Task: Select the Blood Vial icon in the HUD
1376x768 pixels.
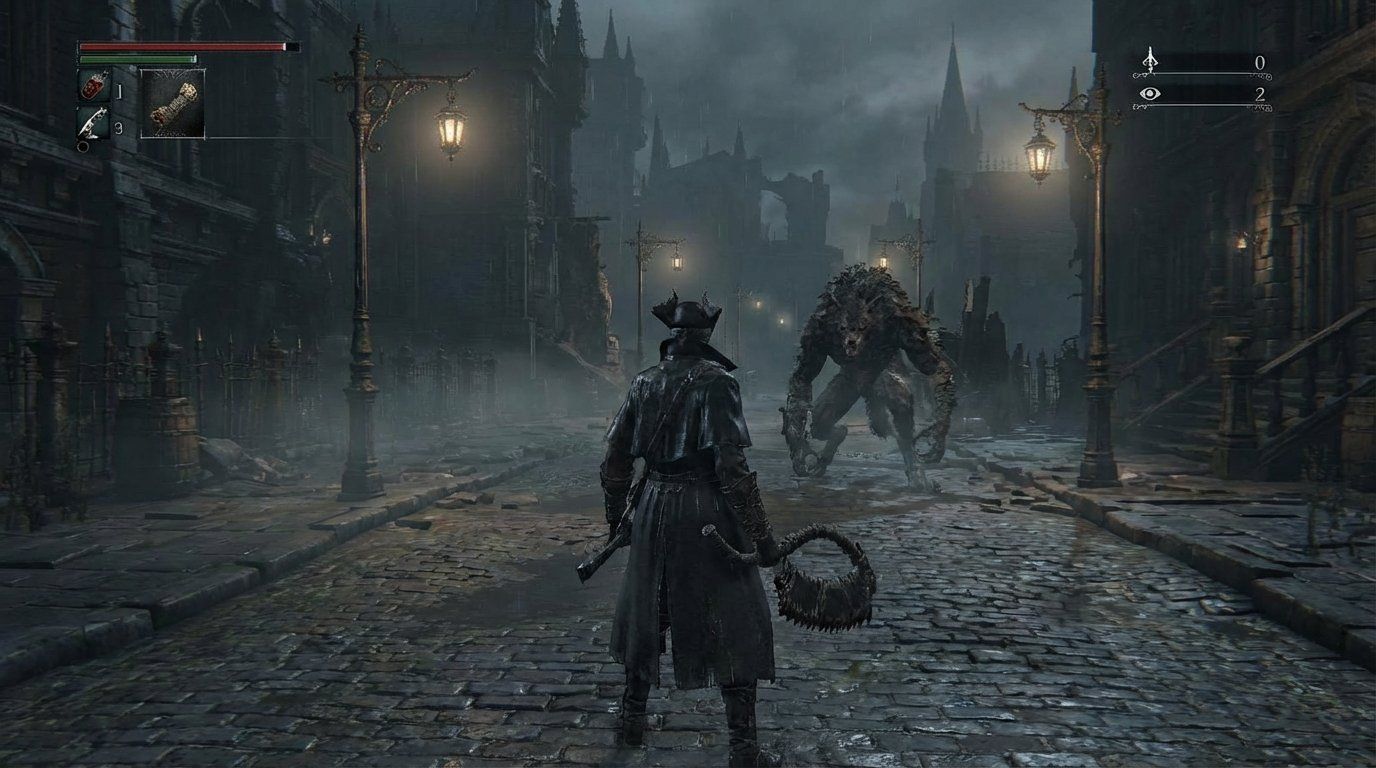Action: point(93,86)
